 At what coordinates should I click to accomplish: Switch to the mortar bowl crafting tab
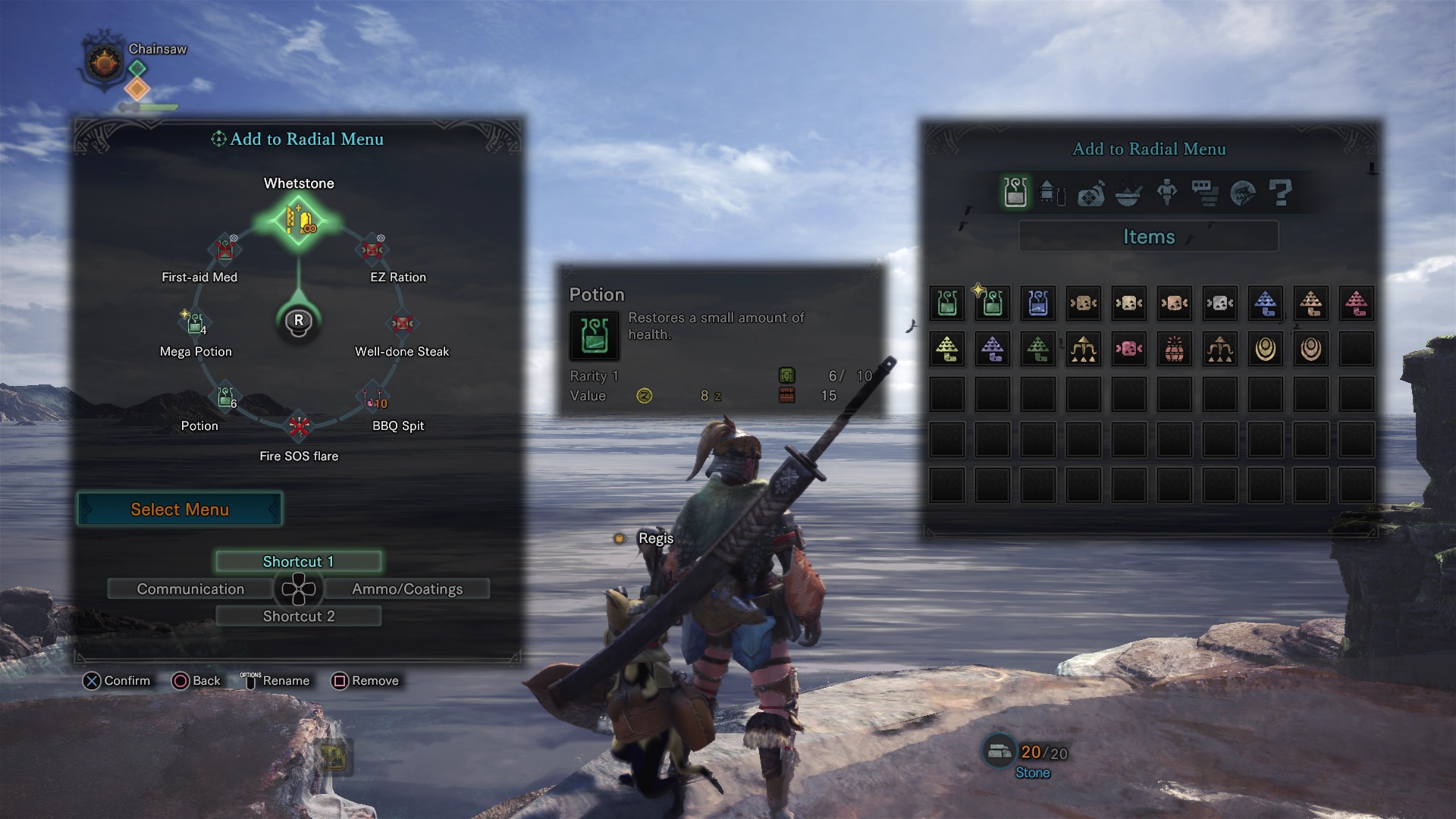pos(1128,193)
